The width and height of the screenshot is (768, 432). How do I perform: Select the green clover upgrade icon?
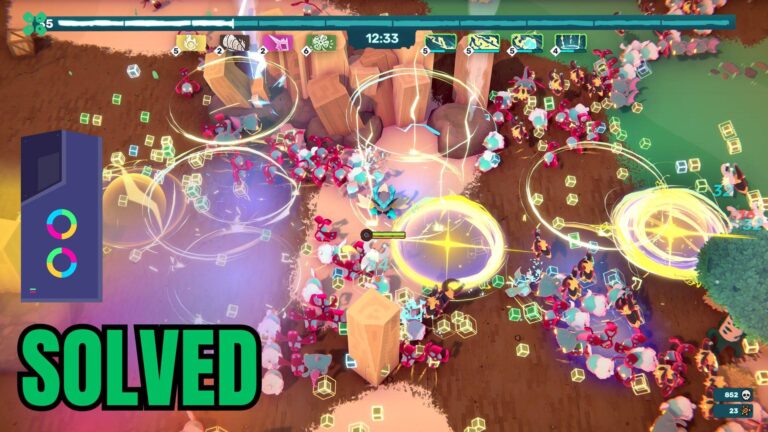click(x=321, y=42)
